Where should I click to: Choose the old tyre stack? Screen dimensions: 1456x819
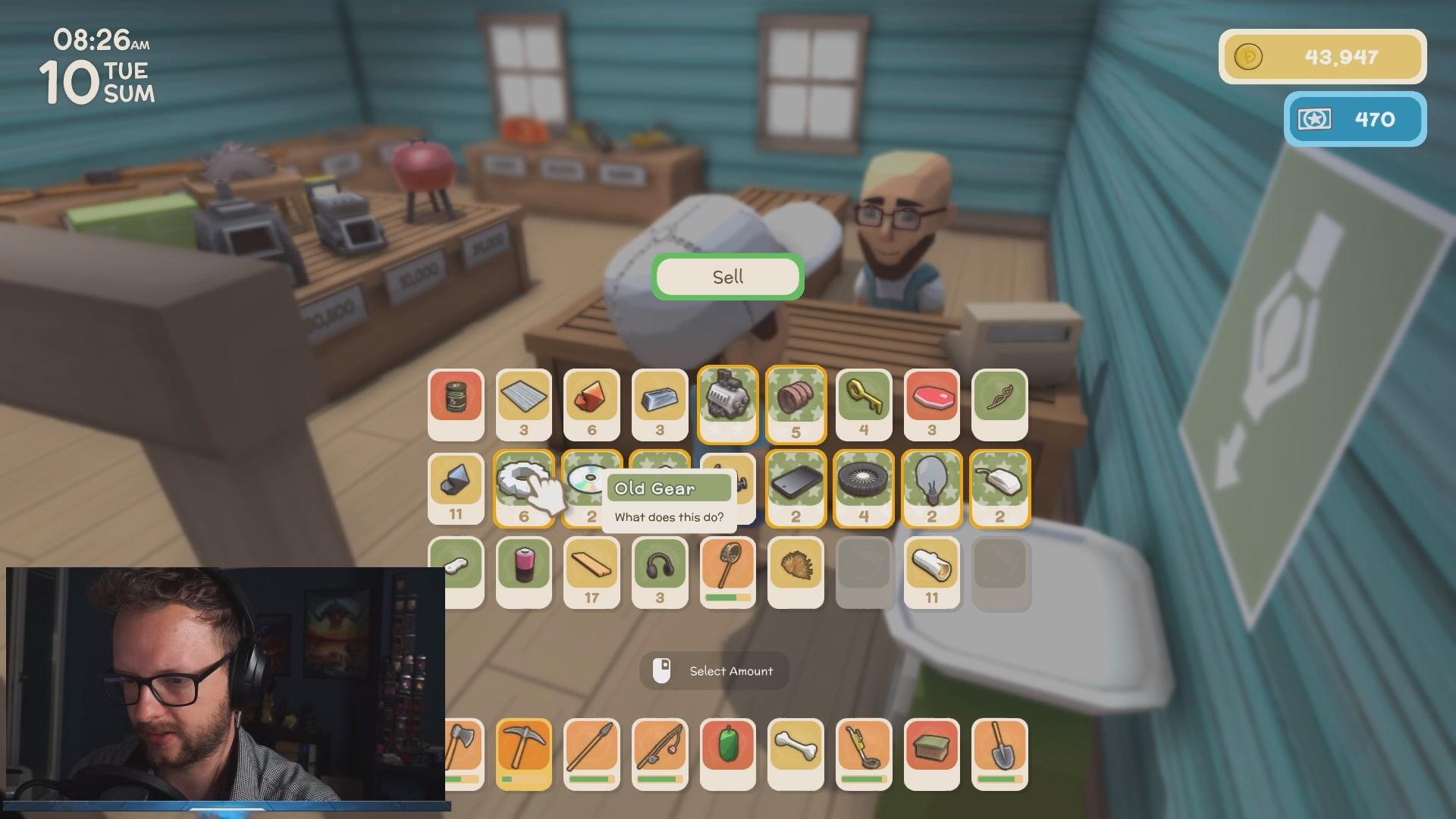click(864, 488)
